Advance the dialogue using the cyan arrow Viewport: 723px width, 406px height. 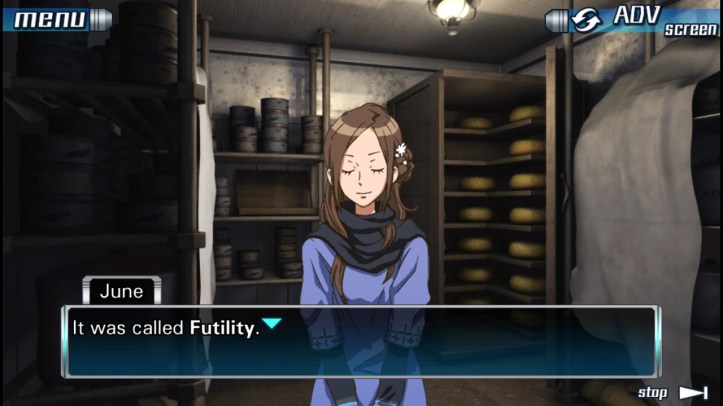click(271, 324)
